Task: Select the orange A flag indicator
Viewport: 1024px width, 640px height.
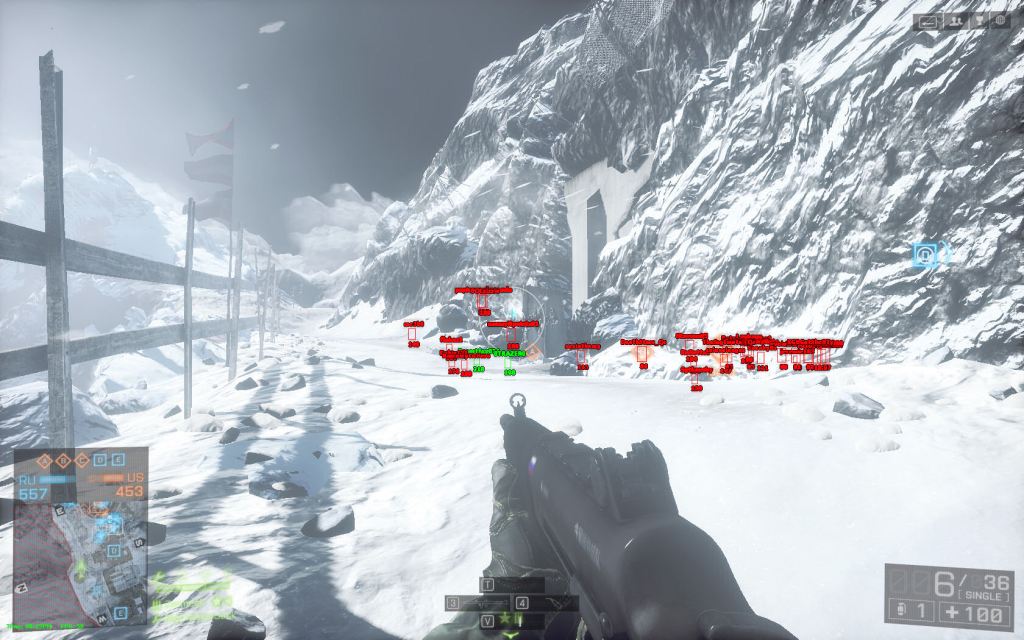Action: 45,460
